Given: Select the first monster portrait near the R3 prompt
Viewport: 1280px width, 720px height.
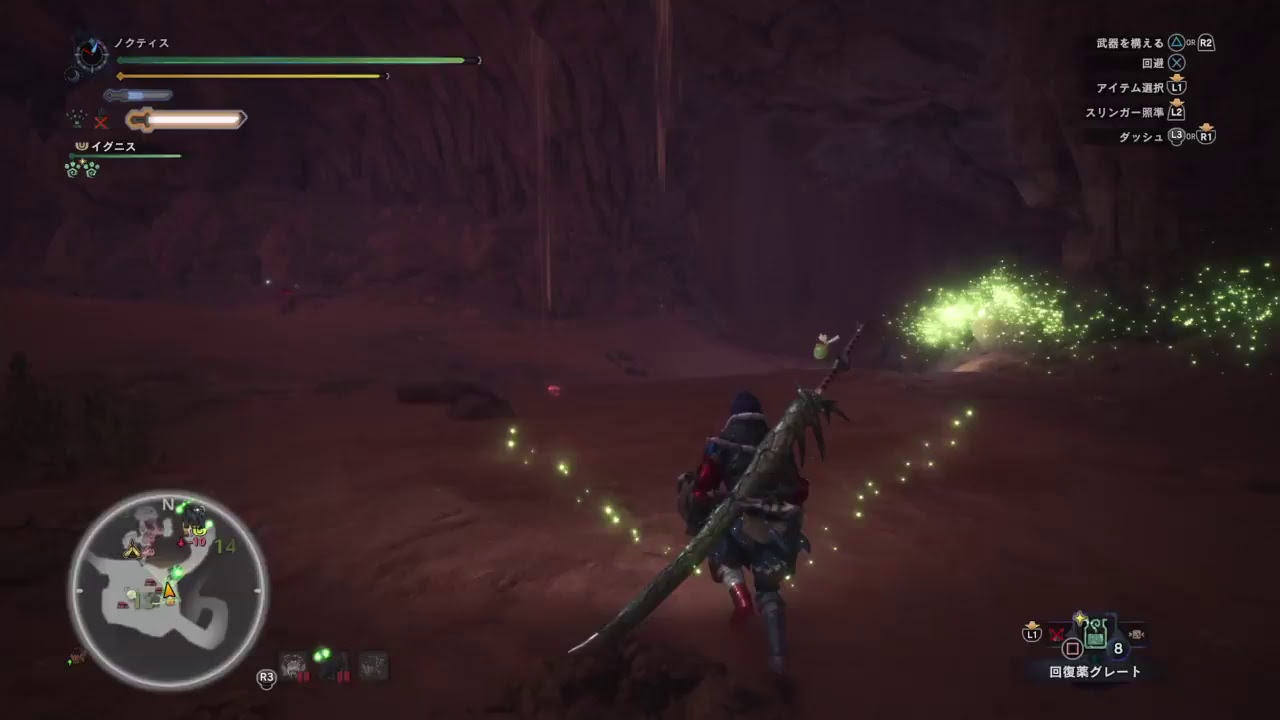Looking at the screenshot, I should pos(293,663).
